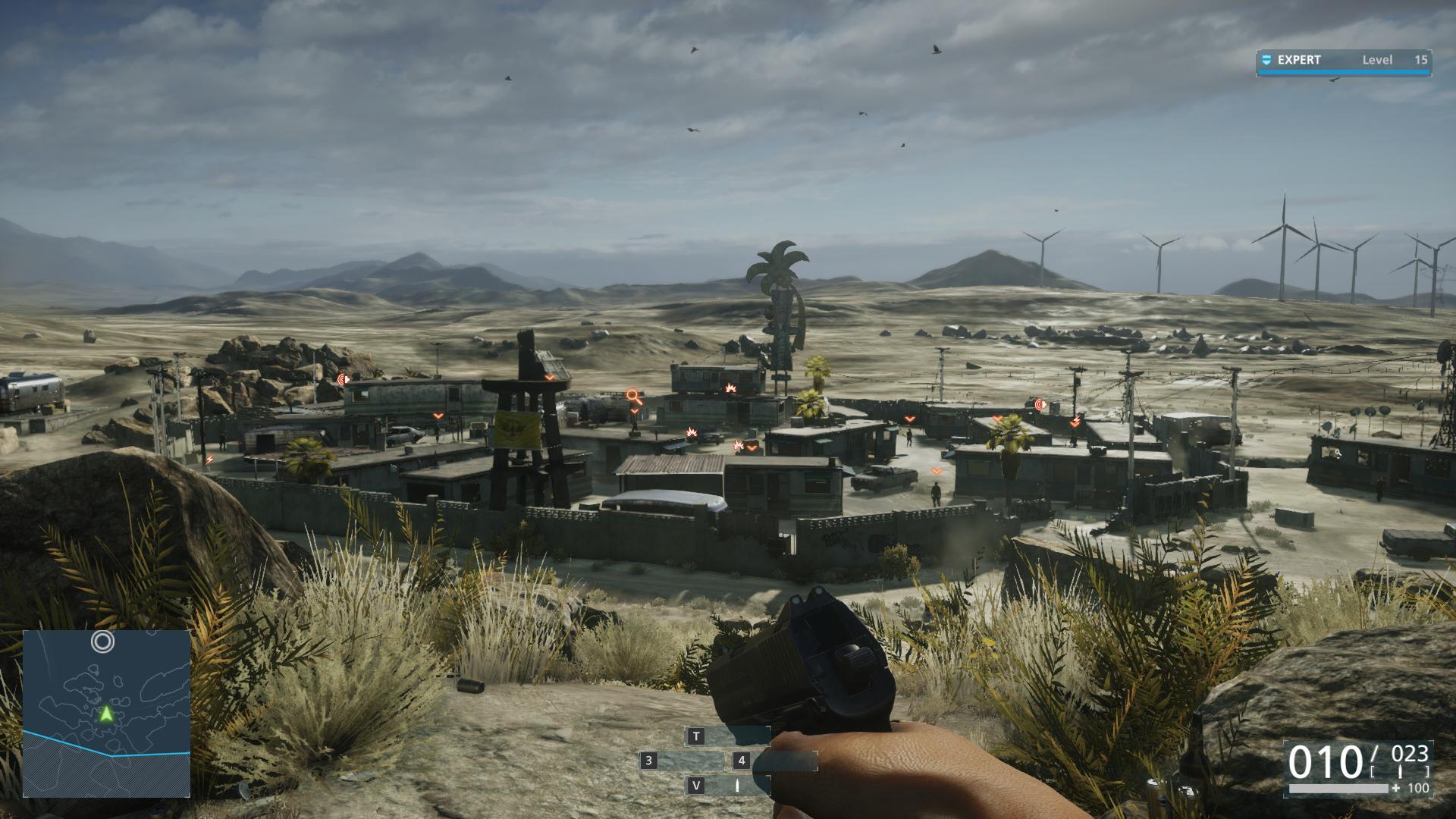The height and width of the screenshot is (819, 1456).
Task: Open the minimap panel
Action: [106, 713]
